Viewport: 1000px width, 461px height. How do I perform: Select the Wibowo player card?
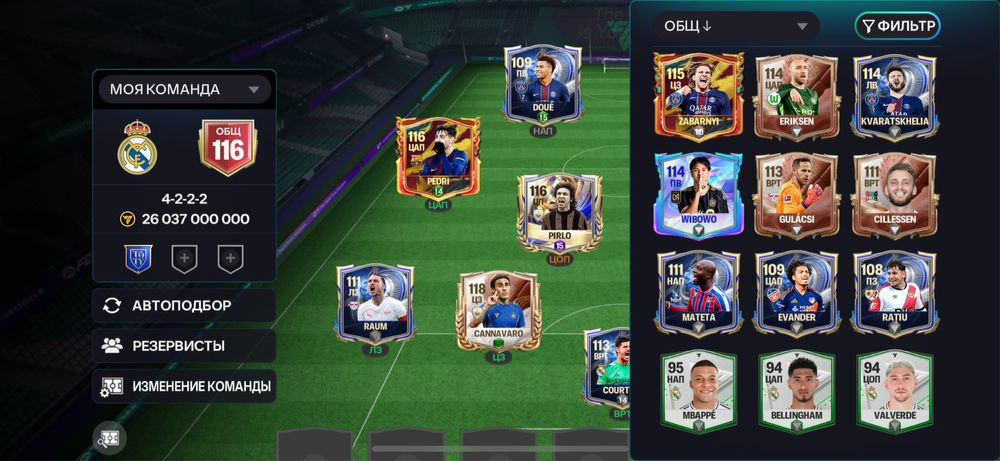coord(700,194)
